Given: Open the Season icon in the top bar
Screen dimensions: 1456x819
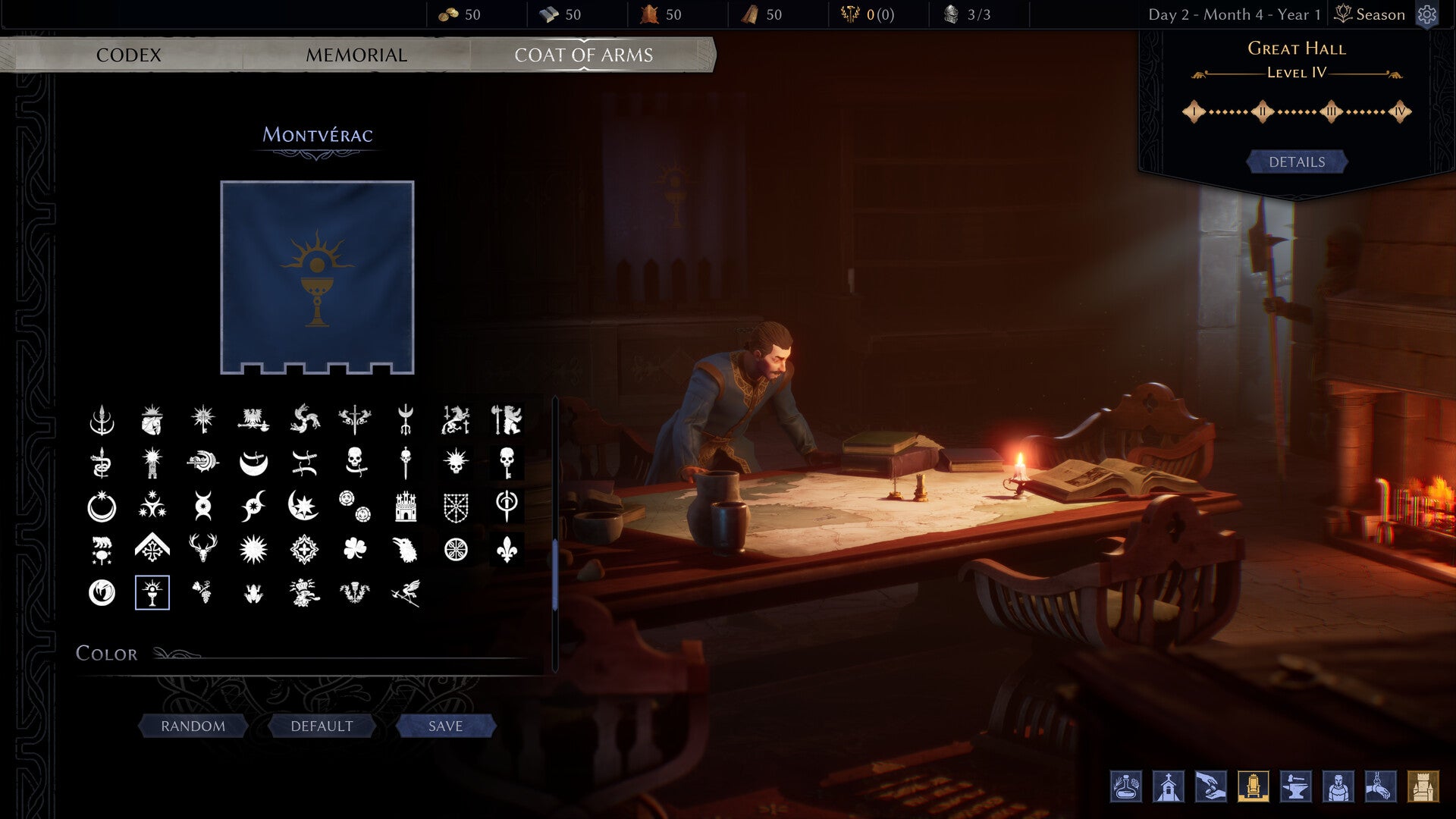Looking at the screenshot, I should pyautogui.click(x=1342, y=14).
